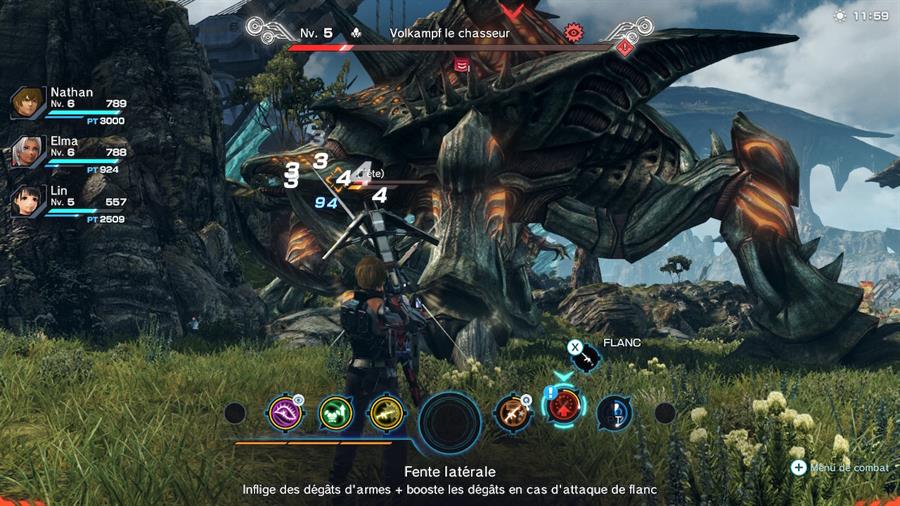Choose Elma's party portrait
Viewport: 900px width, 506px height.
[x=27, y=151]
